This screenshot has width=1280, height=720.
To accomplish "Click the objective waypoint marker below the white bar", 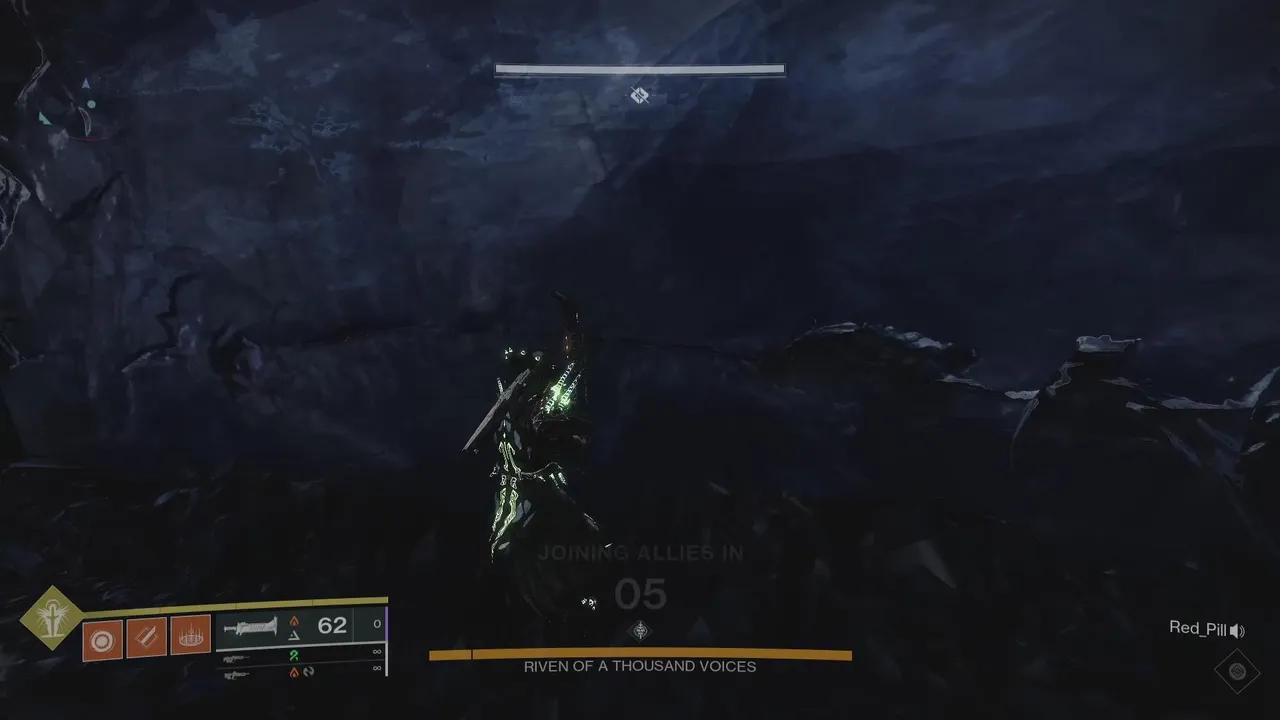I will click(x=640, y=96).
